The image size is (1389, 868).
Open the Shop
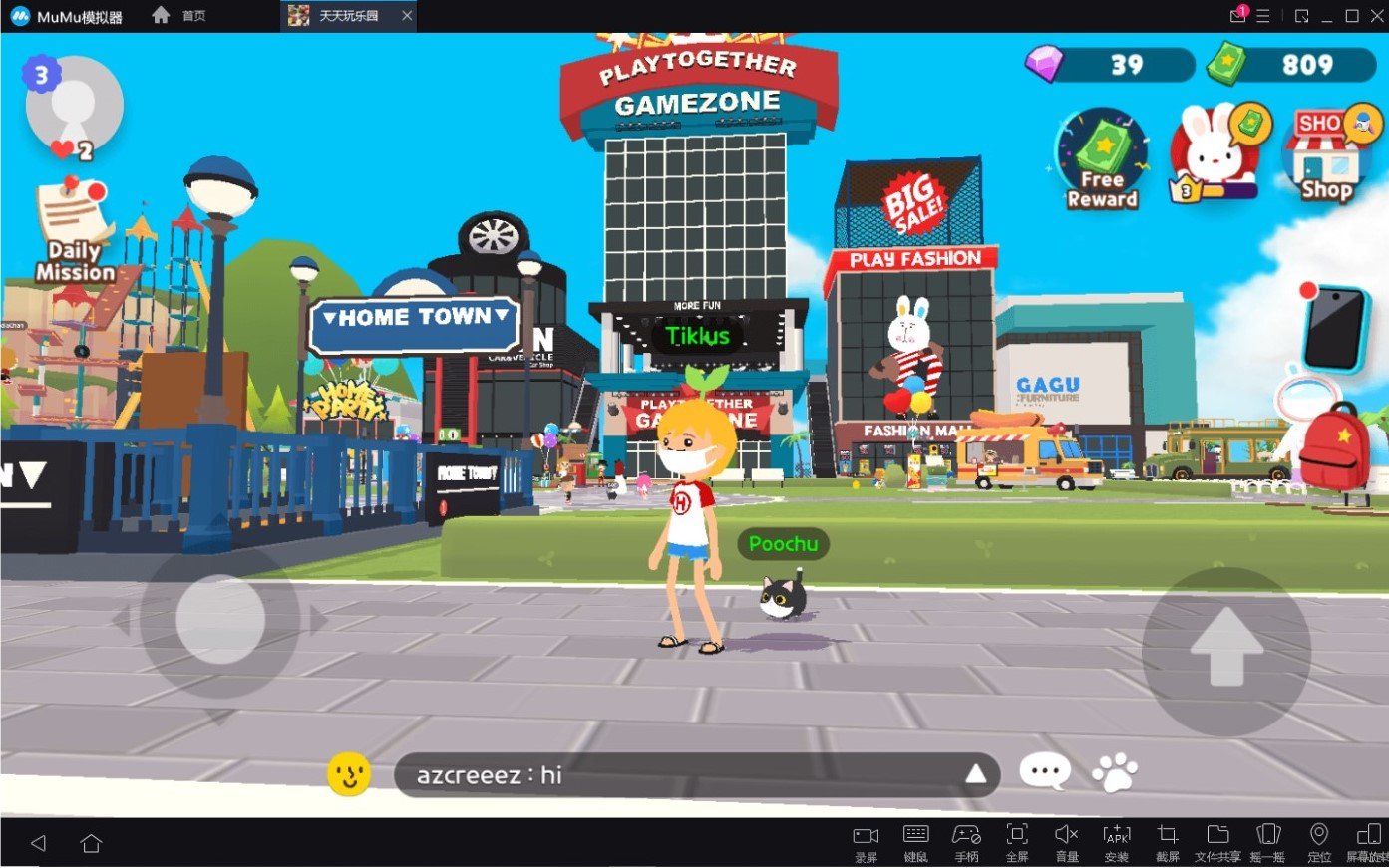coord(1327,156)
